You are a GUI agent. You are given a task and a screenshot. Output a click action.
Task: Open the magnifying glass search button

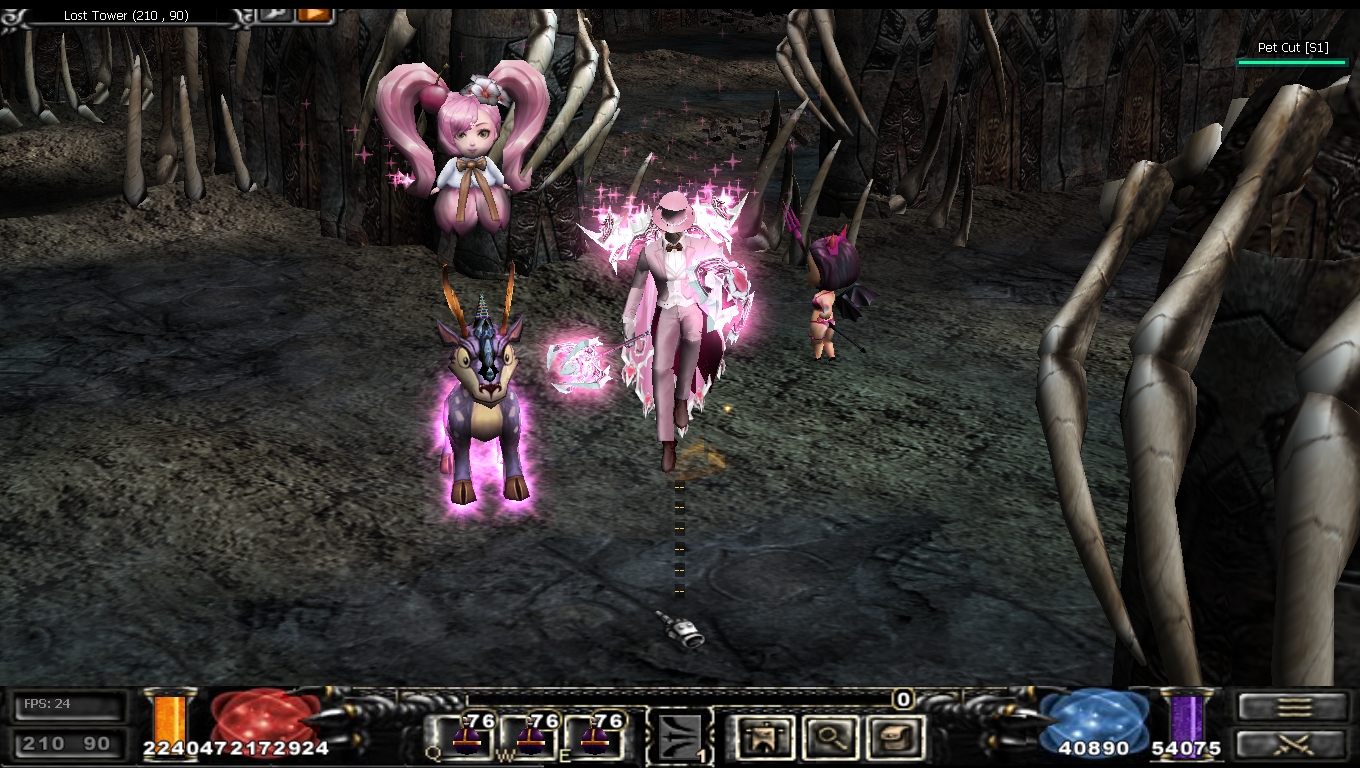pos(827,737)
